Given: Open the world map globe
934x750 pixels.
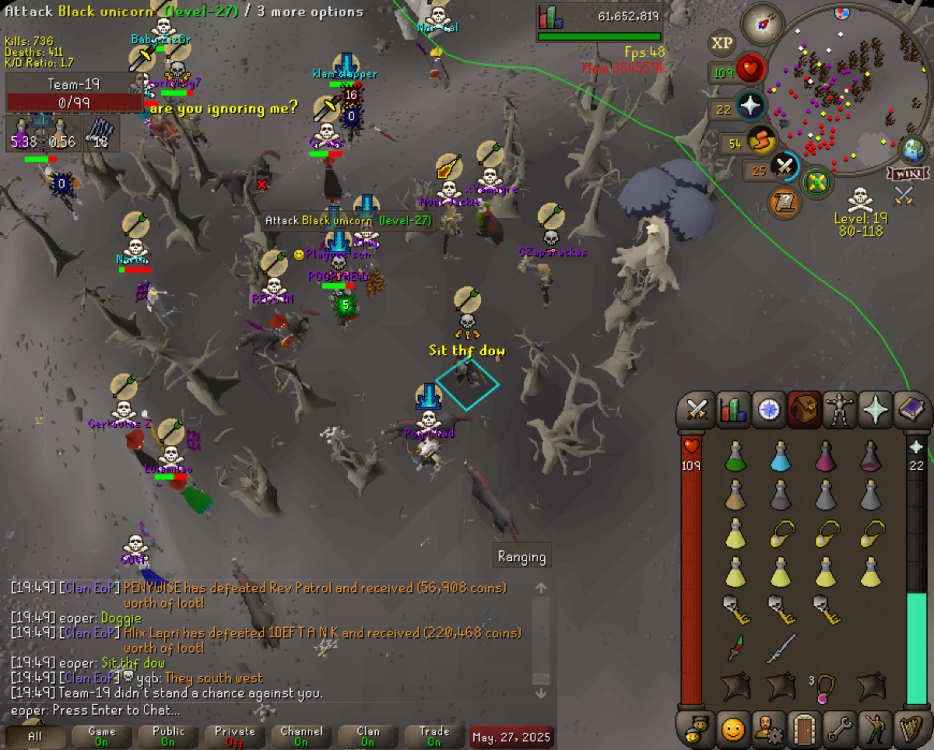Looking at the screenshot, I should (912, 150).
